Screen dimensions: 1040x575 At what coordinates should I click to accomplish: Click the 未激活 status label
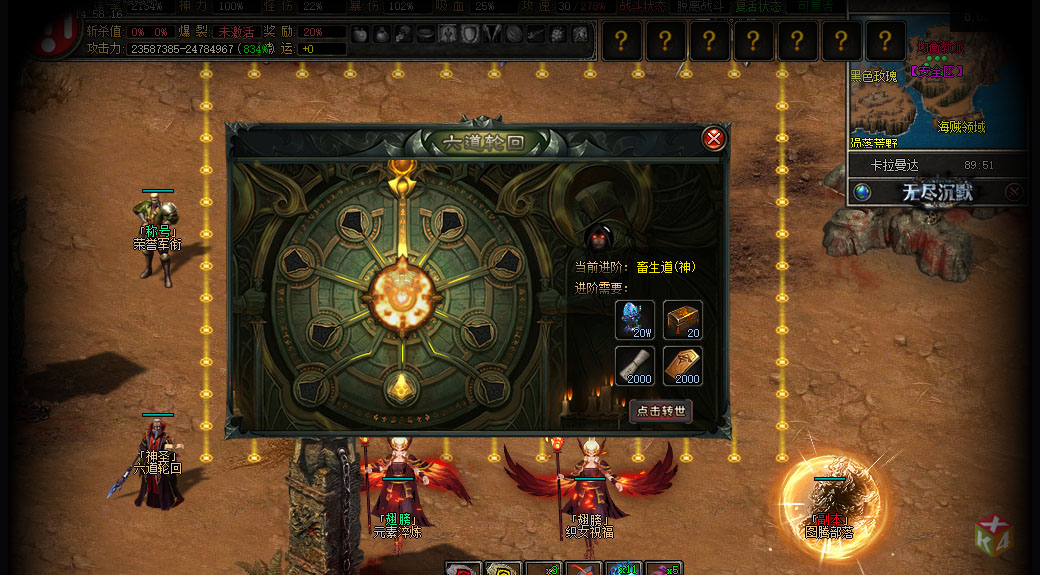click(x=236, y=32)
